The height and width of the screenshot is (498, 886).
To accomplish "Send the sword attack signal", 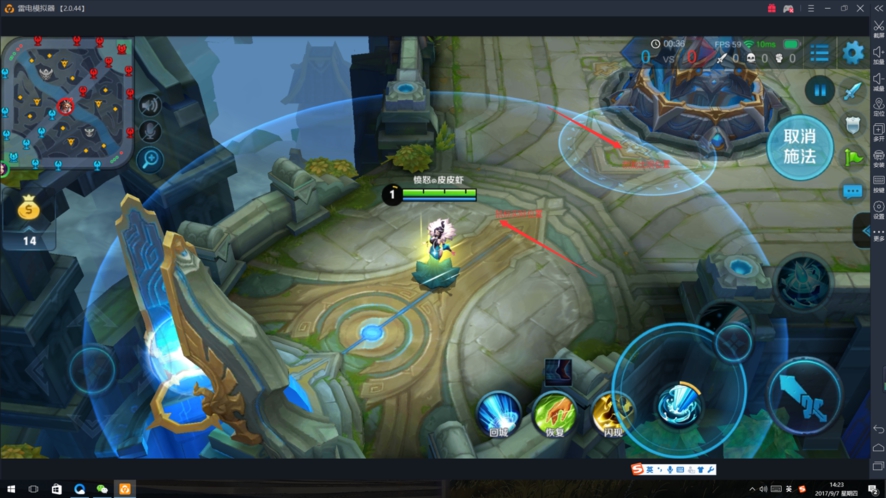I will [x=852, y=92].
